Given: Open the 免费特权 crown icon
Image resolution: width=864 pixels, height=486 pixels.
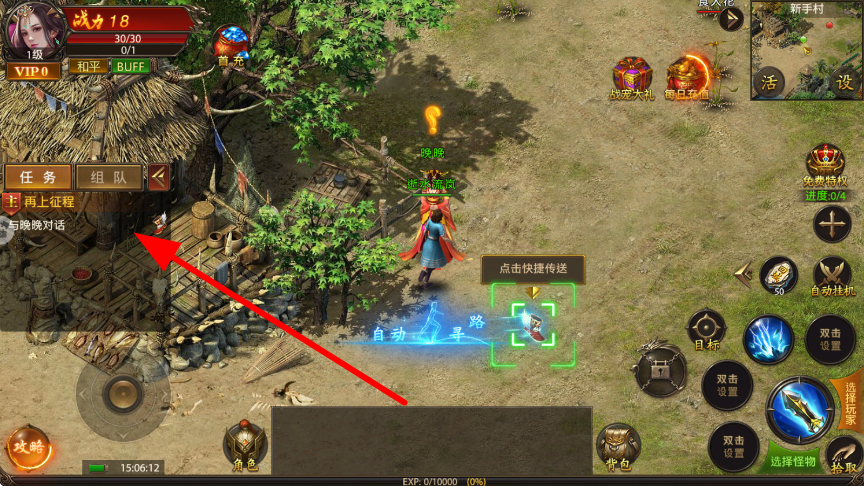Looking at the screenshot, I should 825,164.
